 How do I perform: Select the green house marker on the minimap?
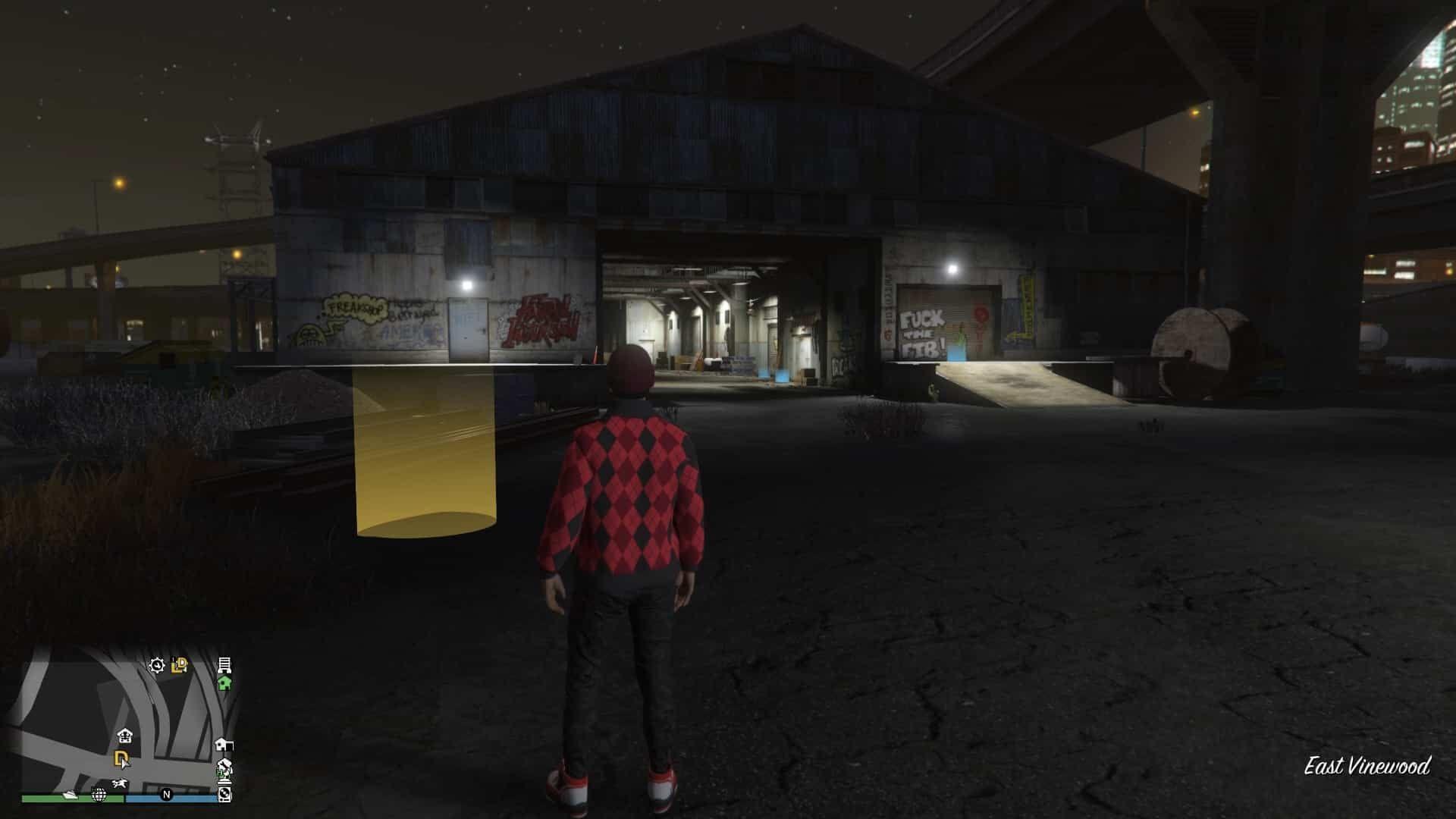[x=224, y=683]
